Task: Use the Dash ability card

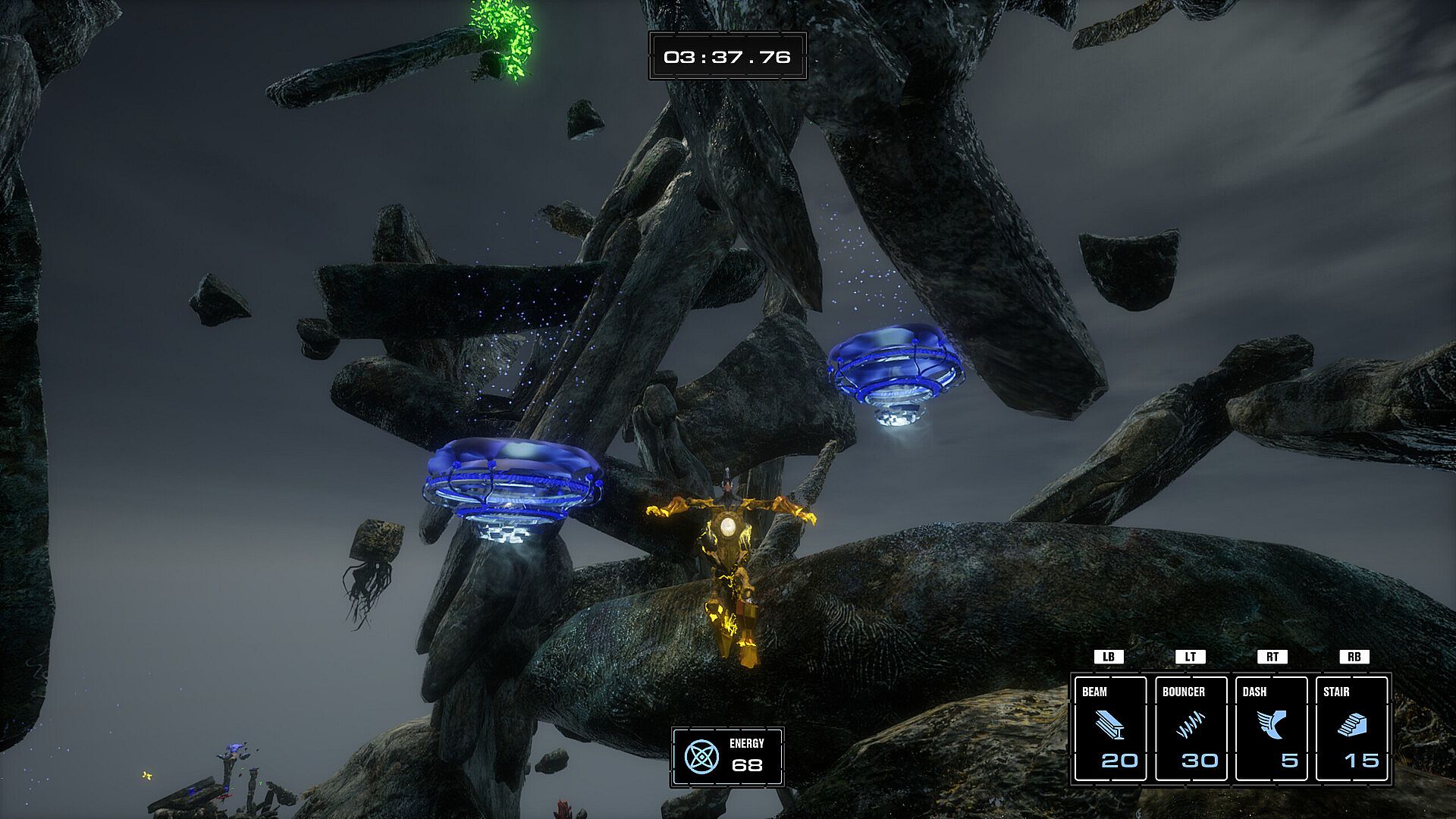Action: click(1272, 728)
